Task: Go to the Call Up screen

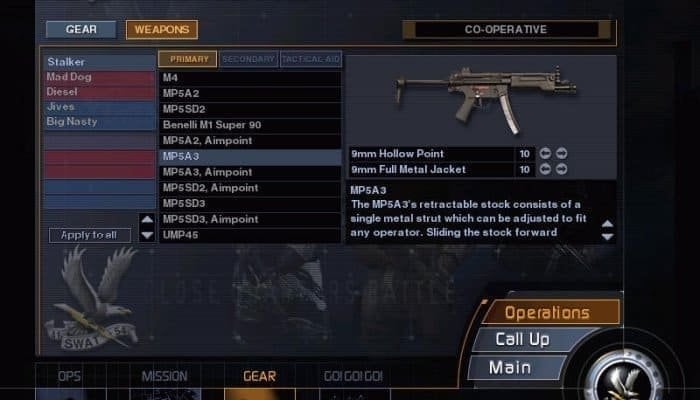Action: pos(522,340)
